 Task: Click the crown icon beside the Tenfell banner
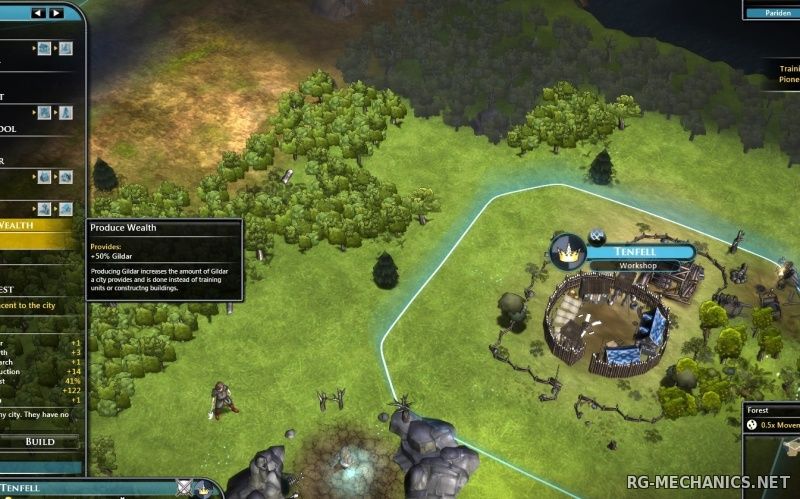click(568, 253)
